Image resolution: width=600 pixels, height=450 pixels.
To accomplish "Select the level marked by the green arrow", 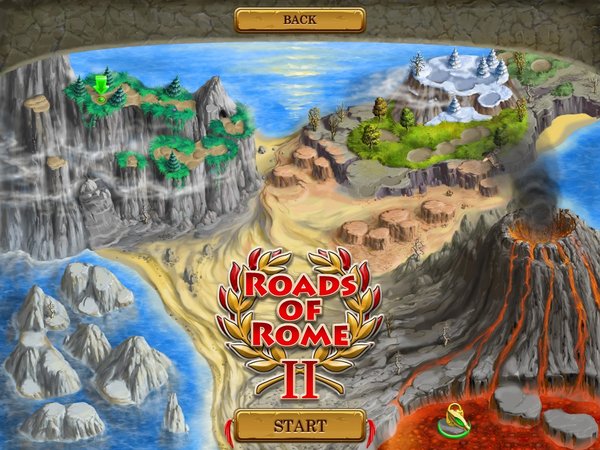I will pos(101,86).
